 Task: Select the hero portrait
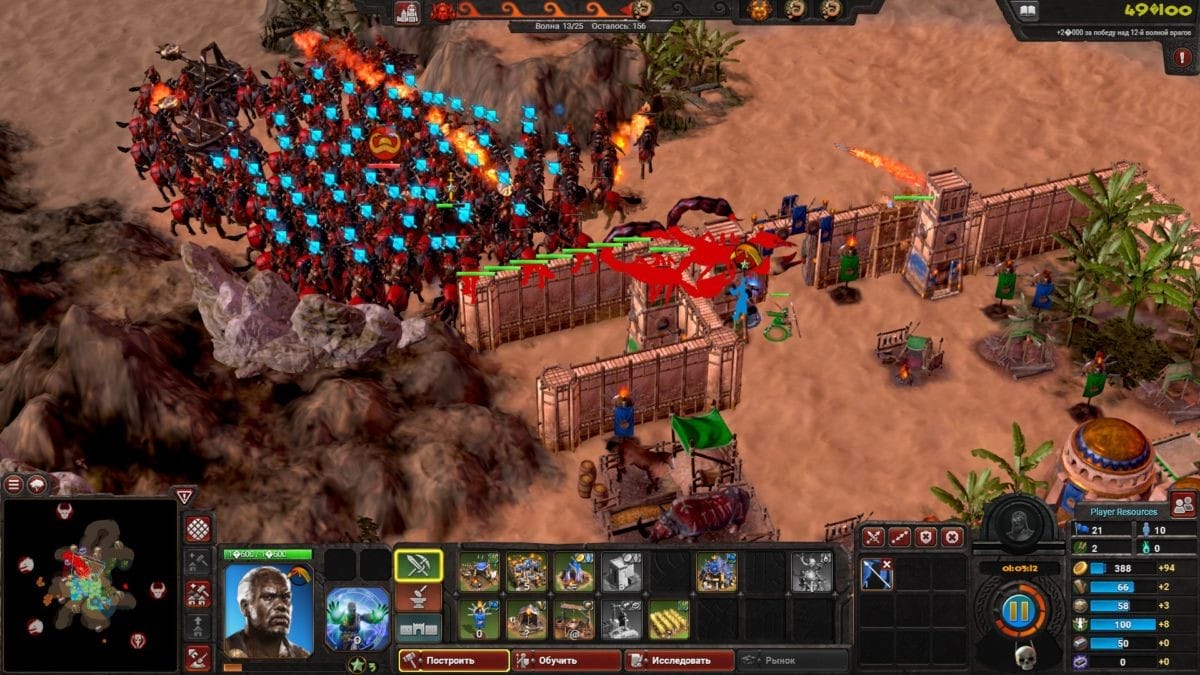pos(267,609)
